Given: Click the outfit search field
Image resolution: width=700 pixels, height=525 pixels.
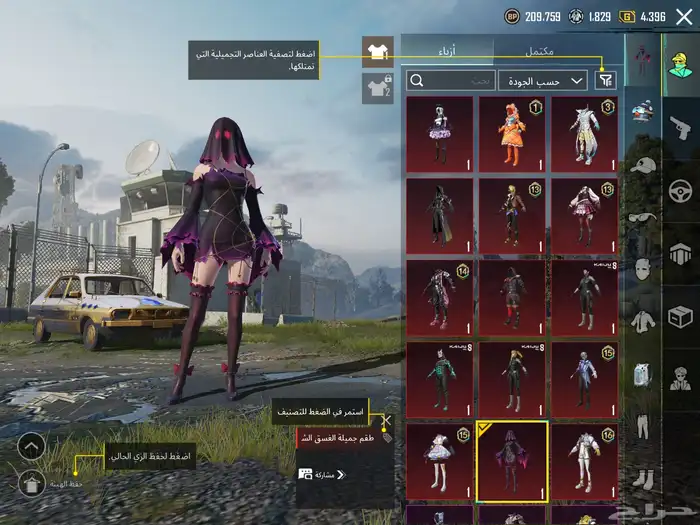Looking at the screenshot, I should pos(452,80).
